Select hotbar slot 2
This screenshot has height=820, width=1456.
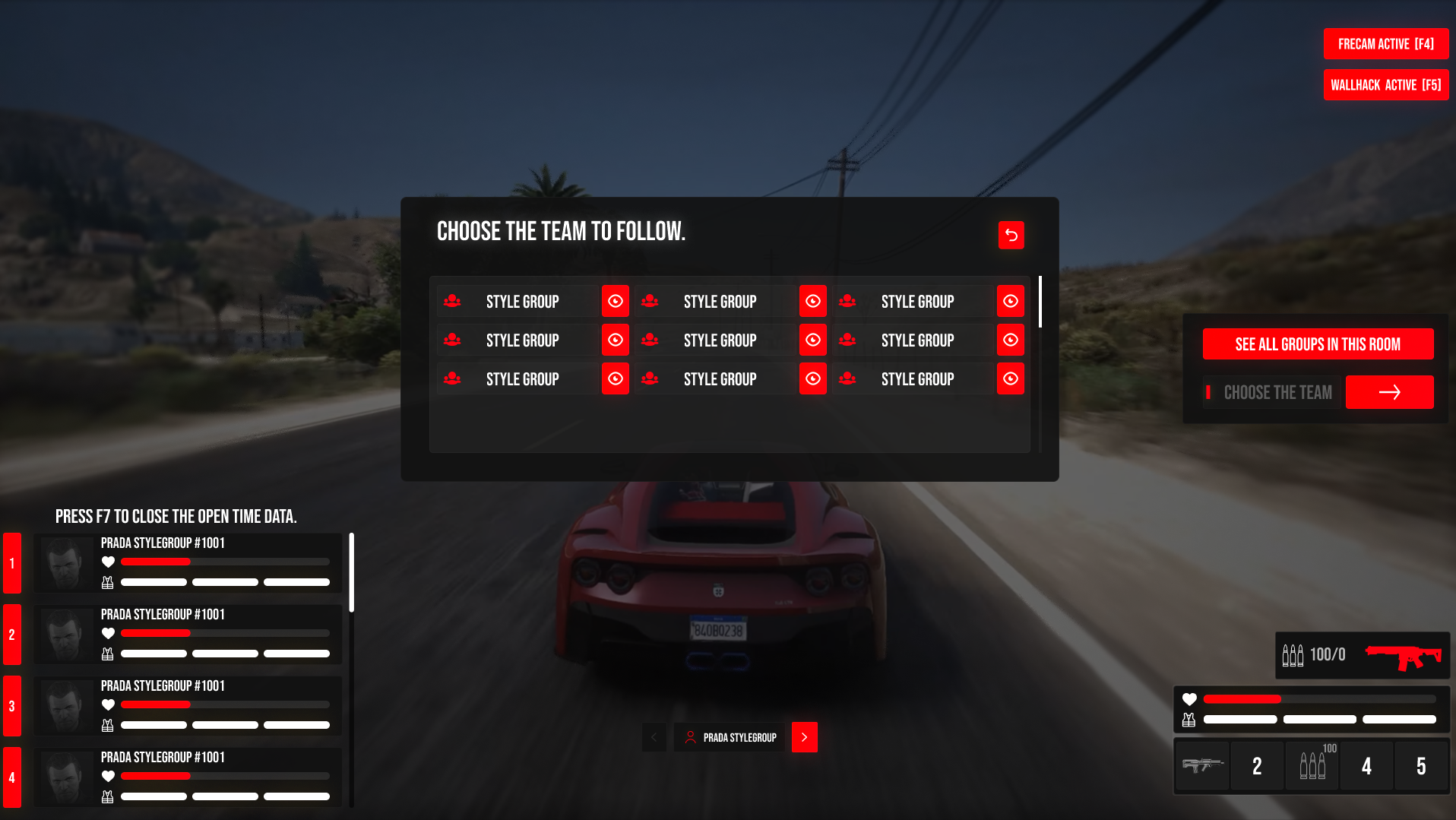point(1257,766)
